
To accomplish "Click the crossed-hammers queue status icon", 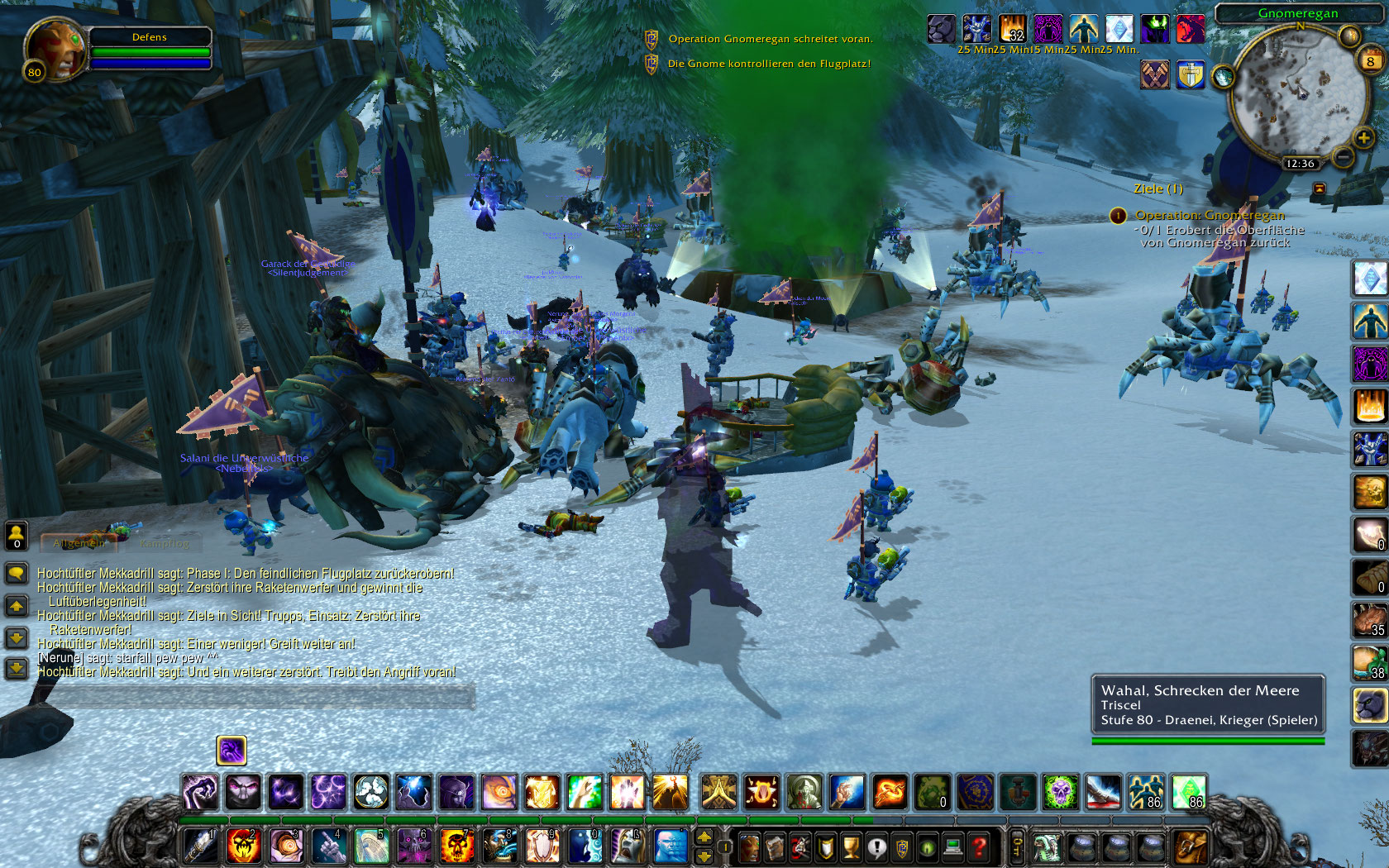I will (x=1154, y=74).
